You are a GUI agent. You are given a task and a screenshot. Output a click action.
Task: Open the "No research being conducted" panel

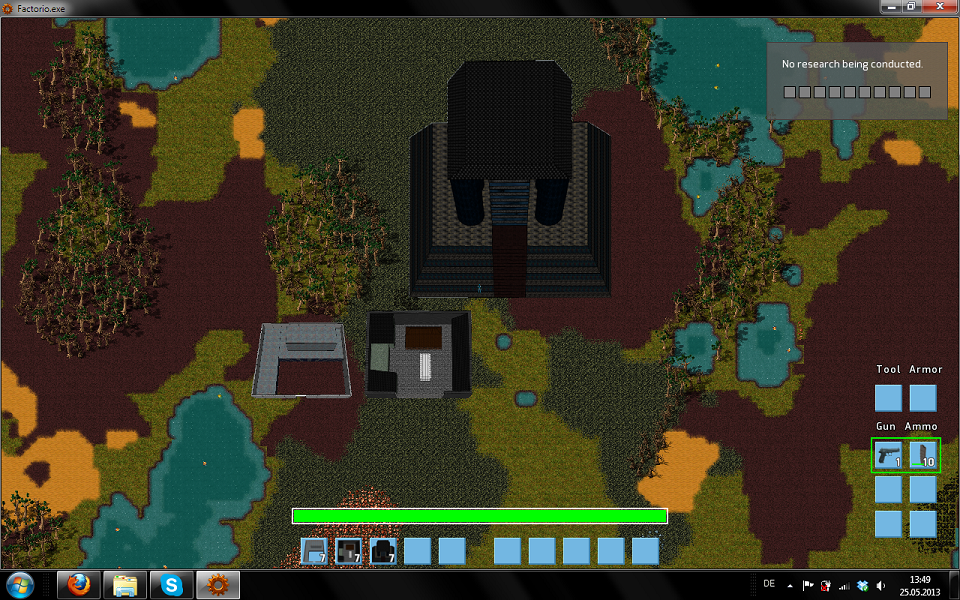[857, 80]
